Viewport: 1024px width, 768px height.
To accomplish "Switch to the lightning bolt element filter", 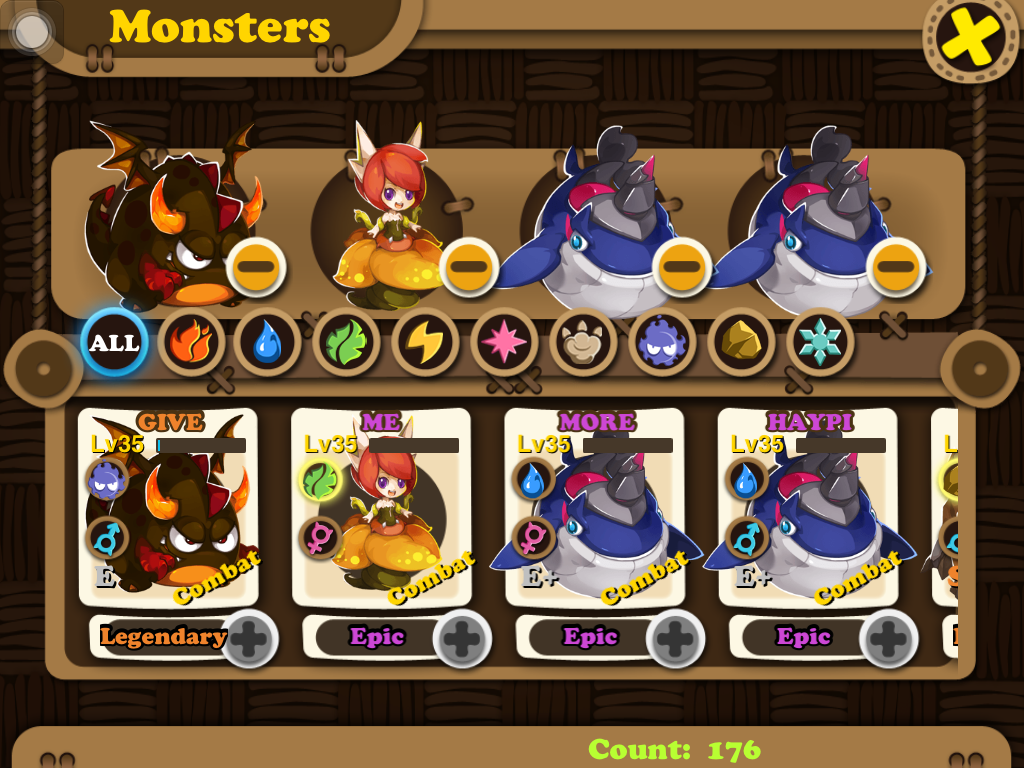I will point(425,343).
